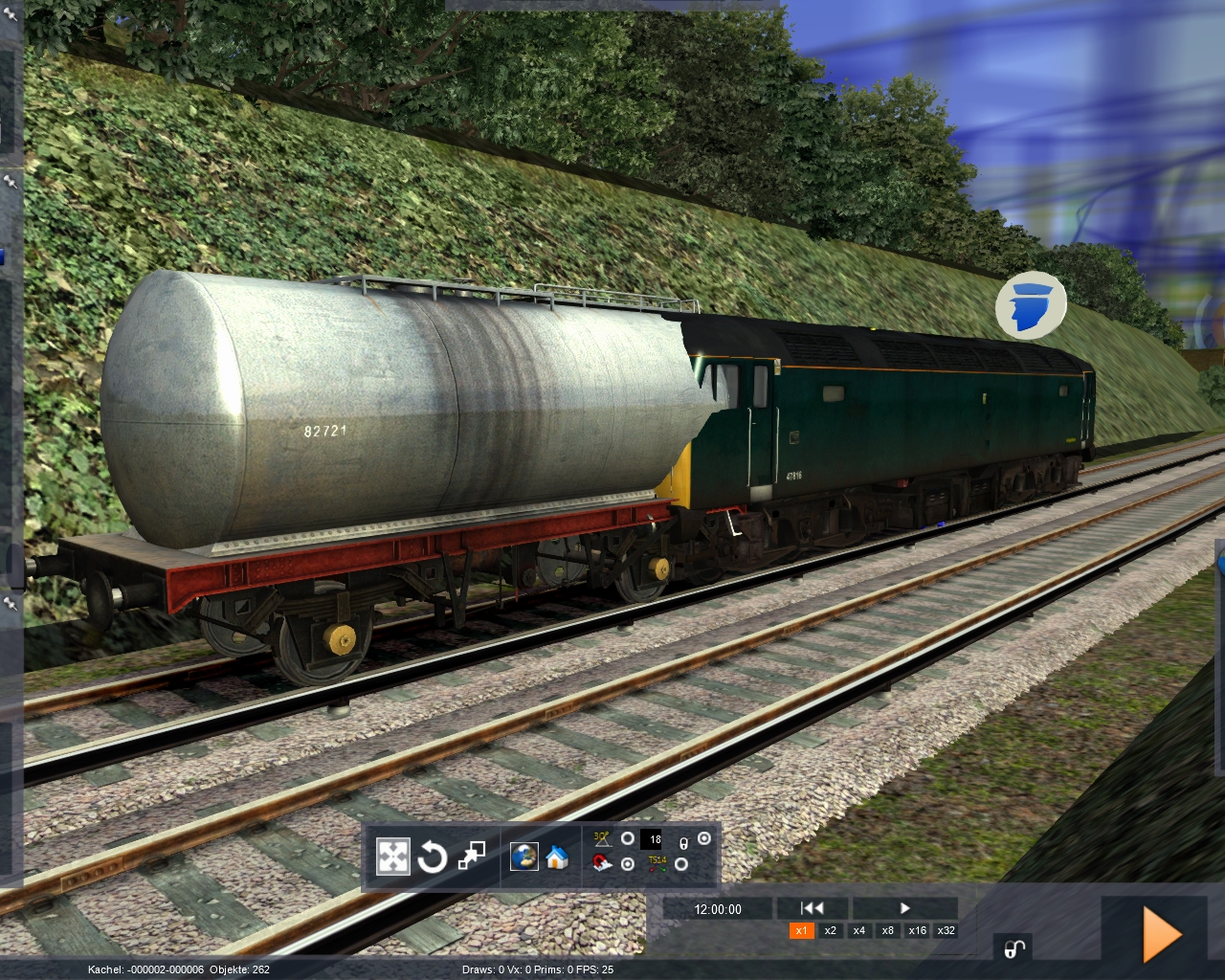Click the globe icon in the toolbar
The image size is (1225, 980).
523,856
